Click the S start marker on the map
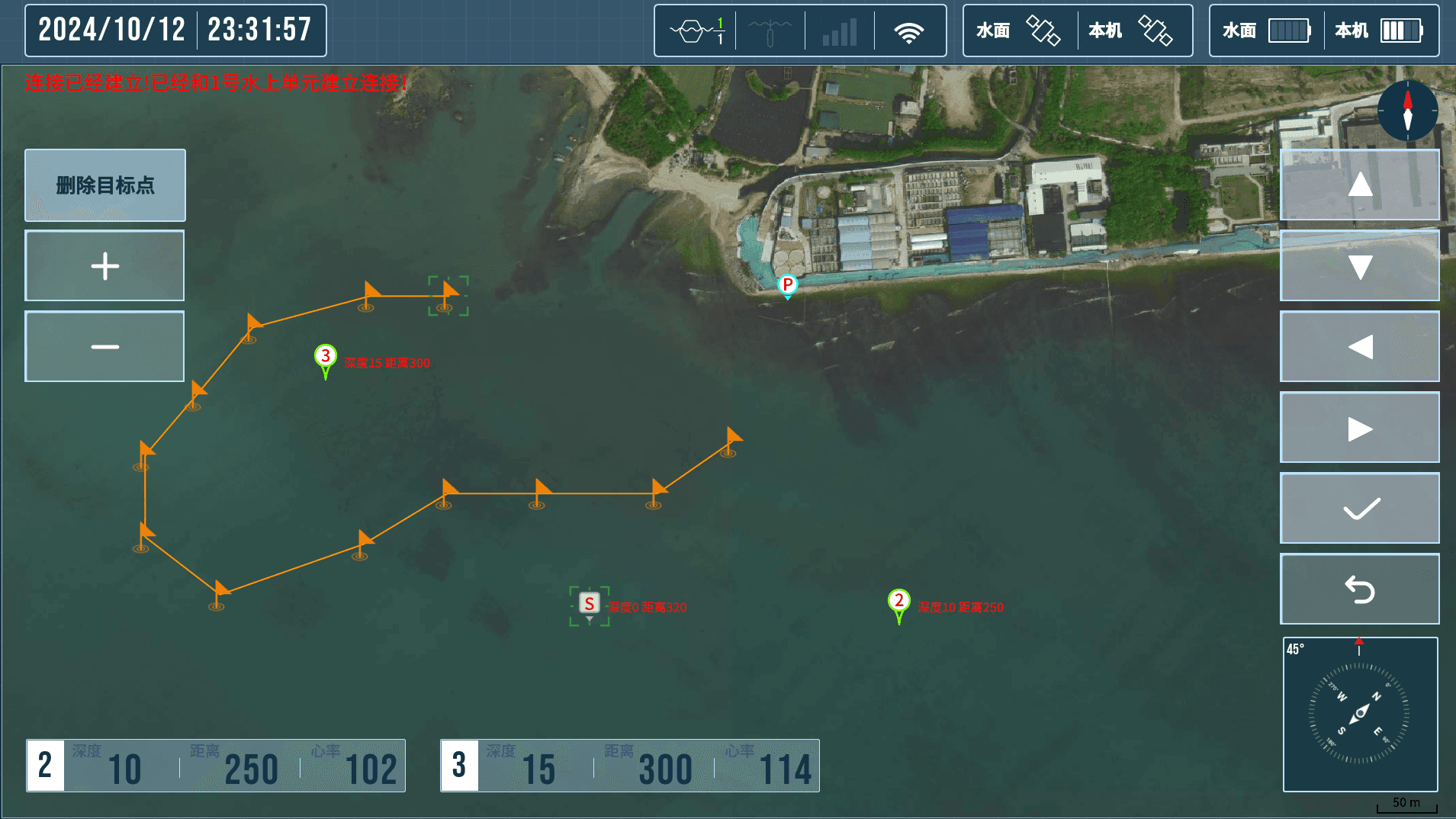Screen dimensions: 1456x819 click(588, 603)
